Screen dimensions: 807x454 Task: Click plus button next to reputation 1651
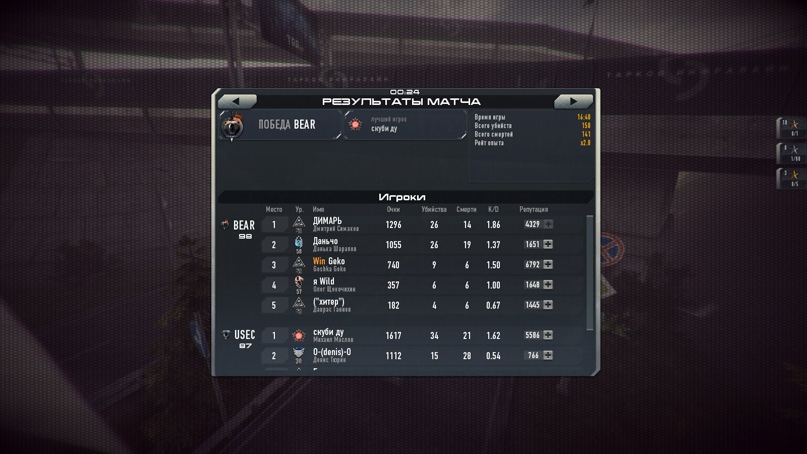click(548, 245)
